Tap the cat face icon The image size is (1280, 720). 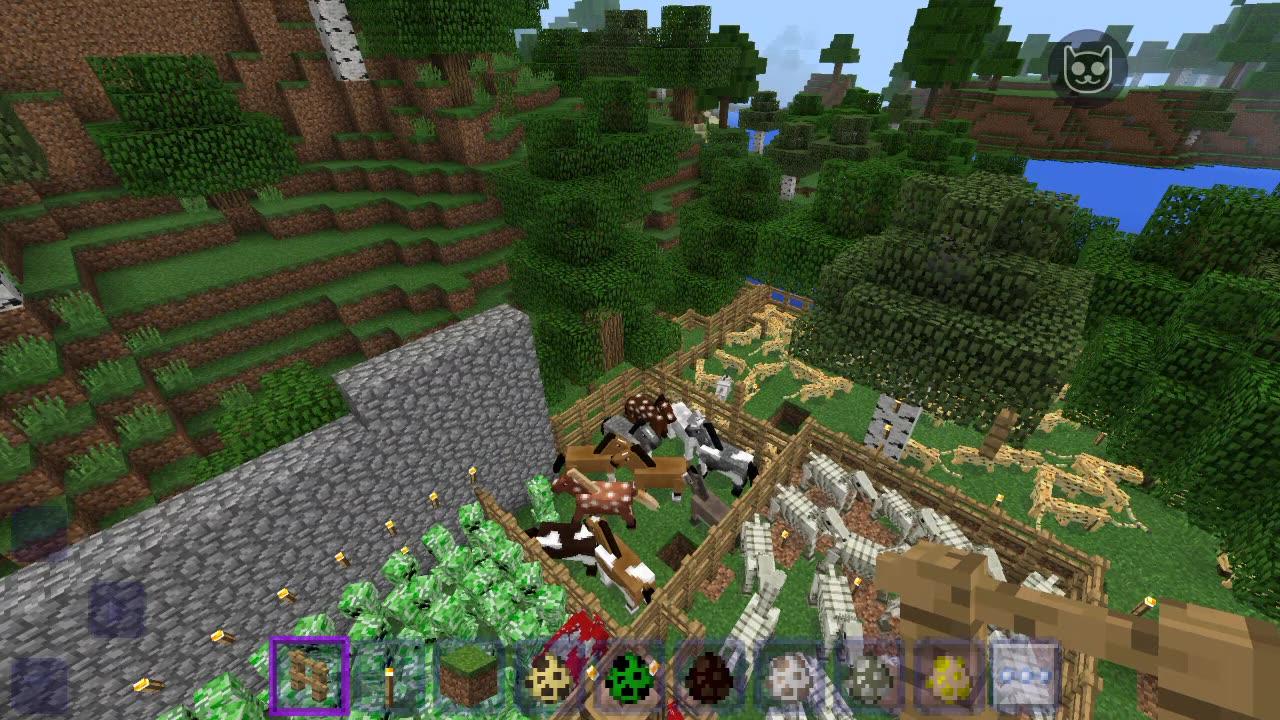(1088, 68)
